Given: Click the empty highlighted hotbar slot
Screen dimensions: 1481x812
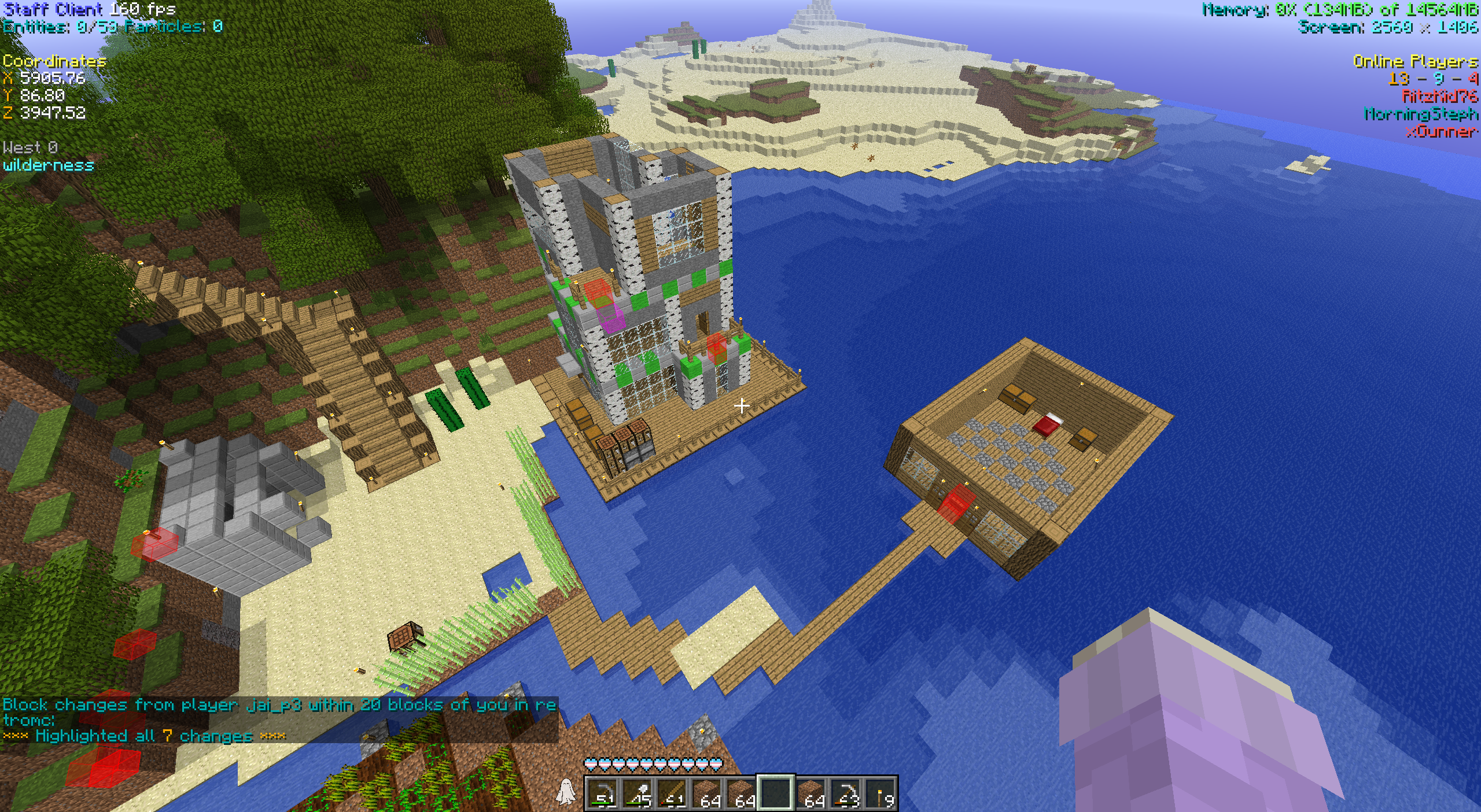Looking at the screenshot, I should [x=776, y=793].
